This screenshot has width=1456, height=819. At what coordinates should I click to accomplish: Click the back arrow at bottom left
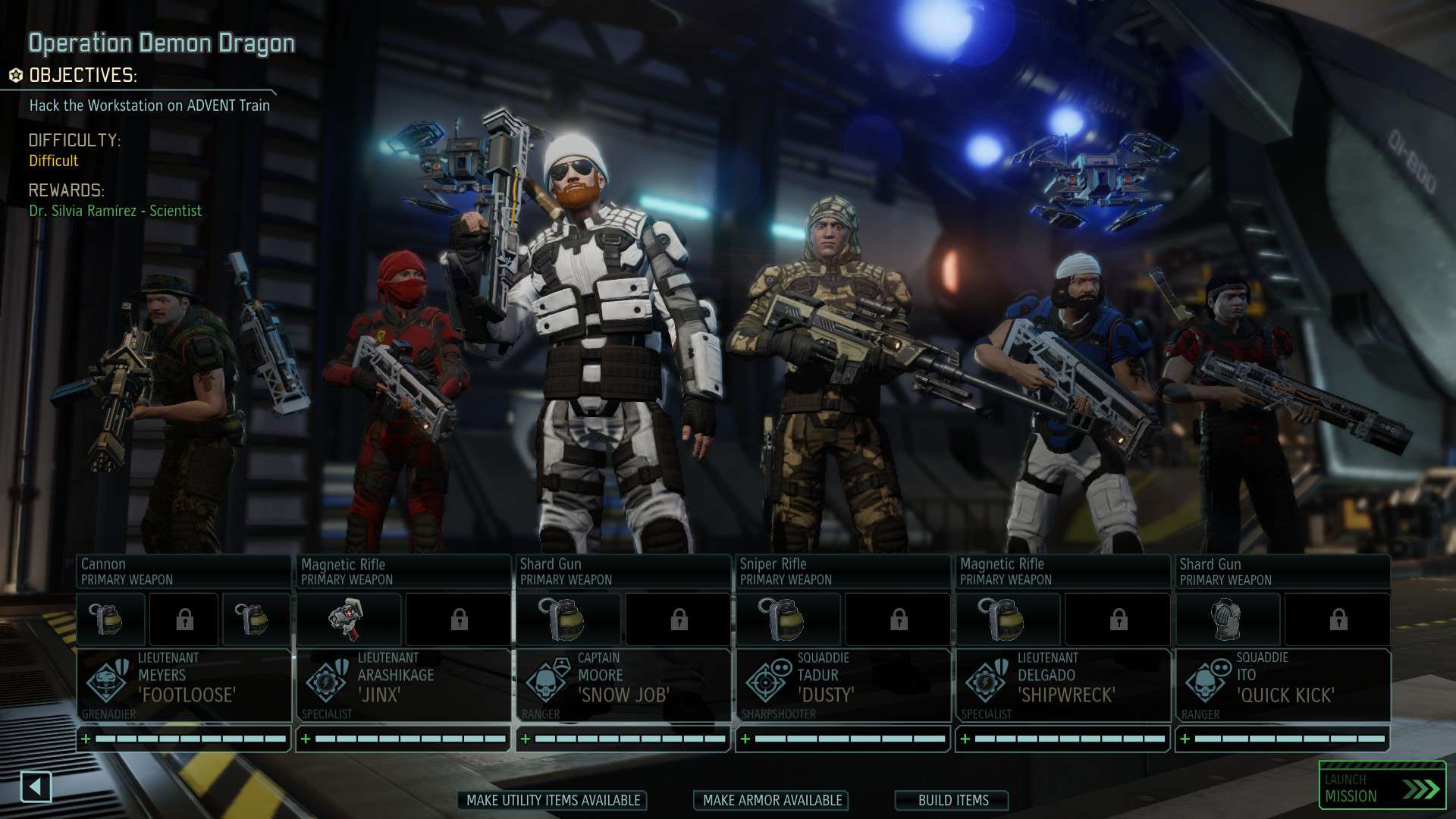37,786
